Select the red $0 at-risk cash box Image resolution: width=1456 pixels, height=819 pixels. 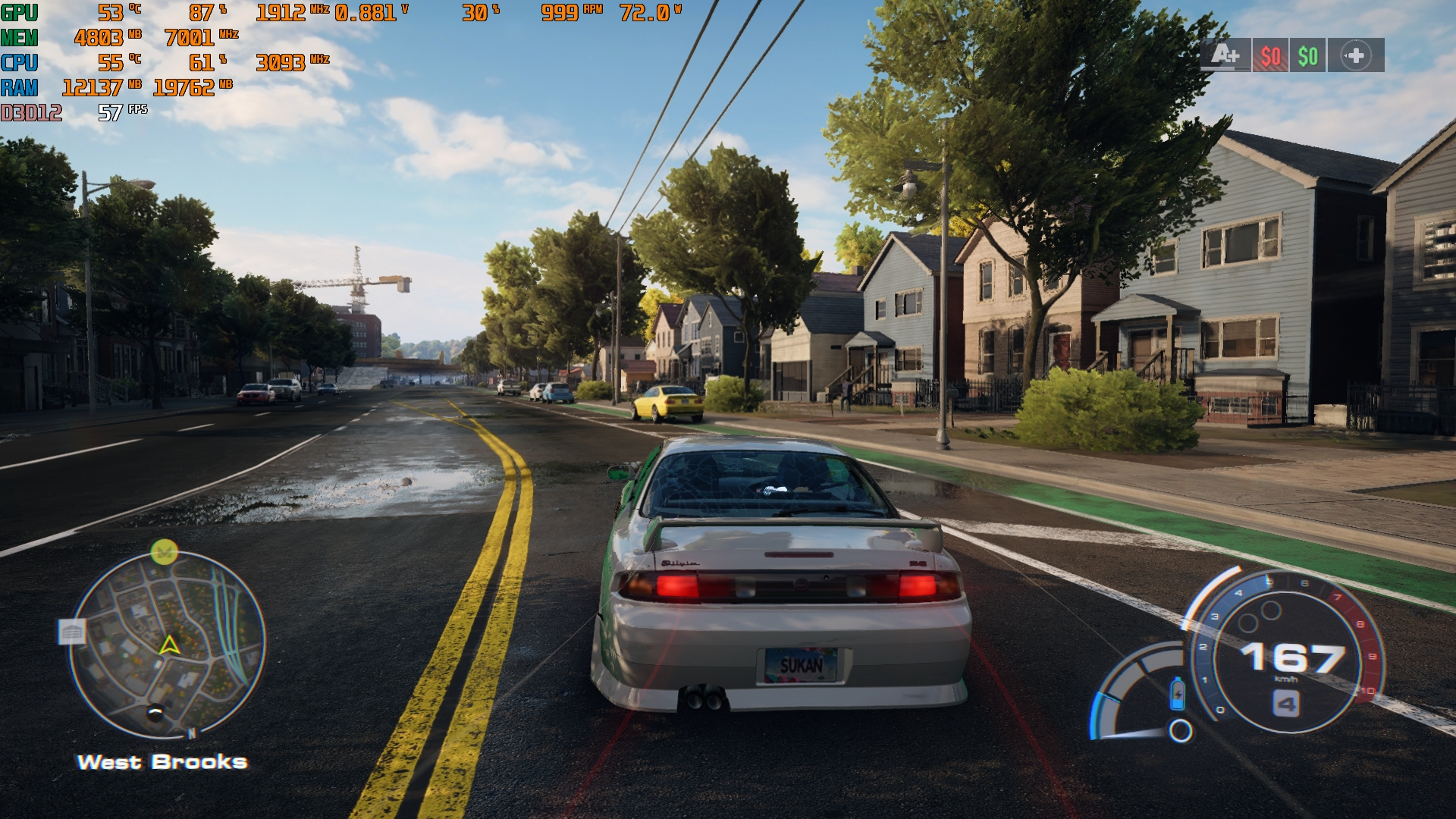1270,55
